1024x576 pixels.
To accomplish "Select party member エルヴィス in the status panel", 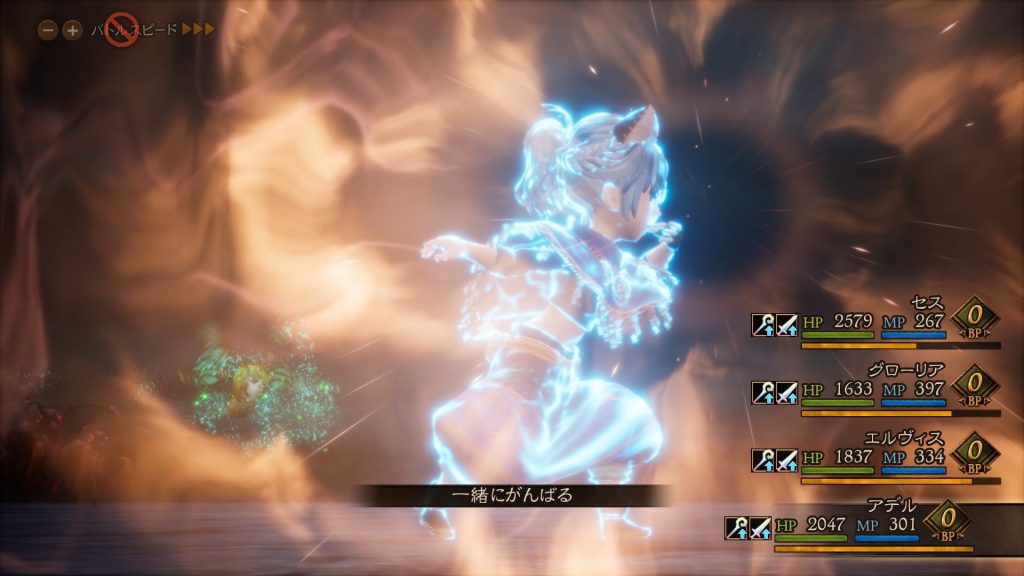I will (x=909, y=436).
